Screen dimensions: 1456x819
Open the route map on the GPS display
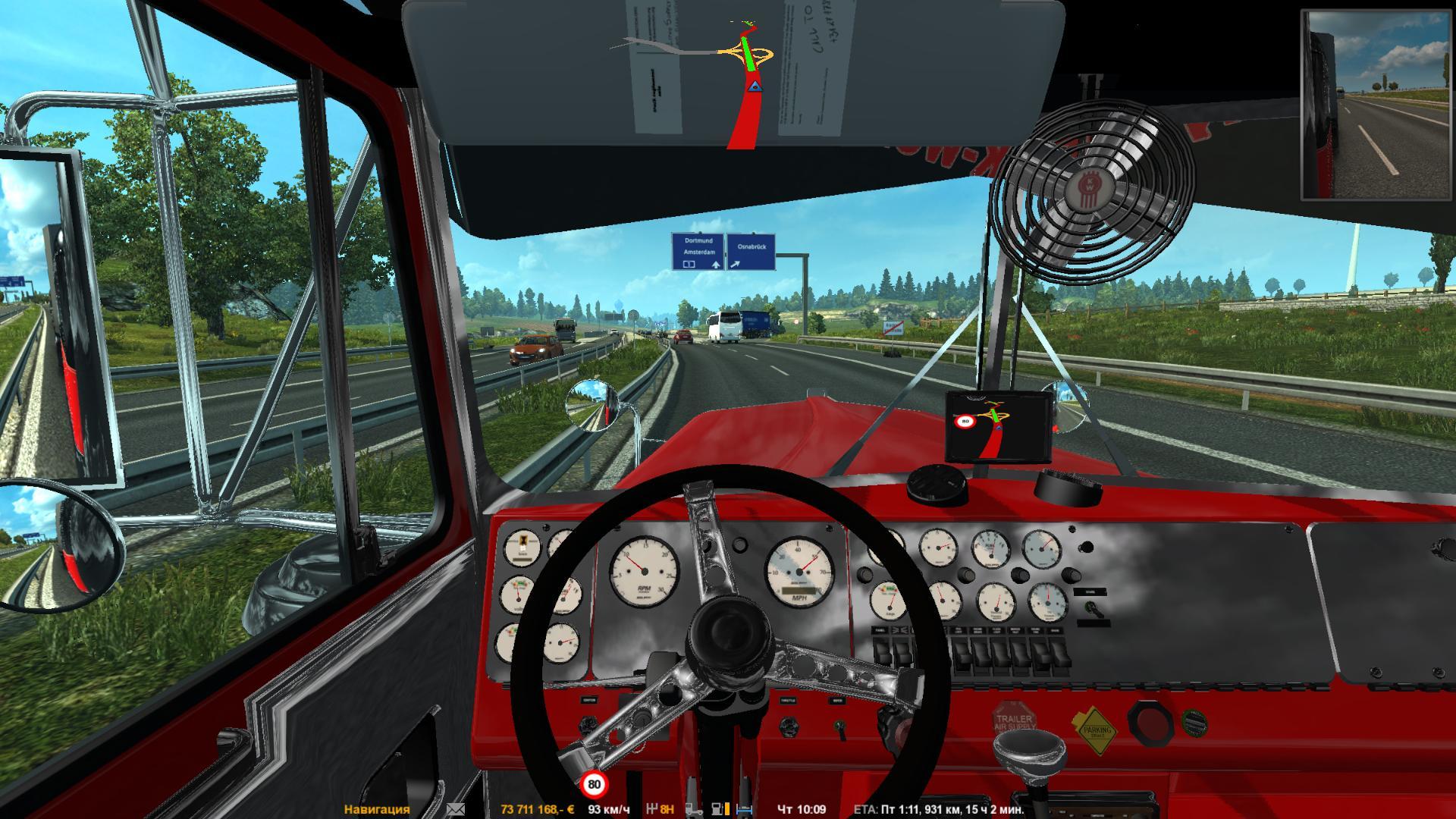coord(997,428)
